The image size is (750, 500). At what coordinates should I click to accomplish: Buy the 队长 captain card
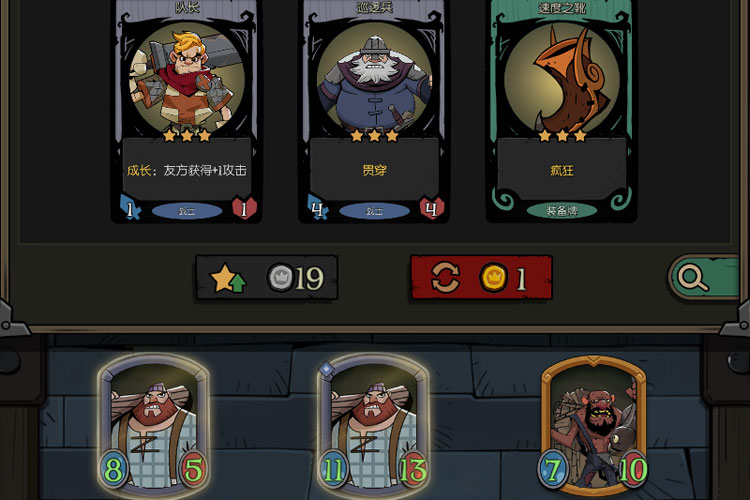[x=186, y=110]
